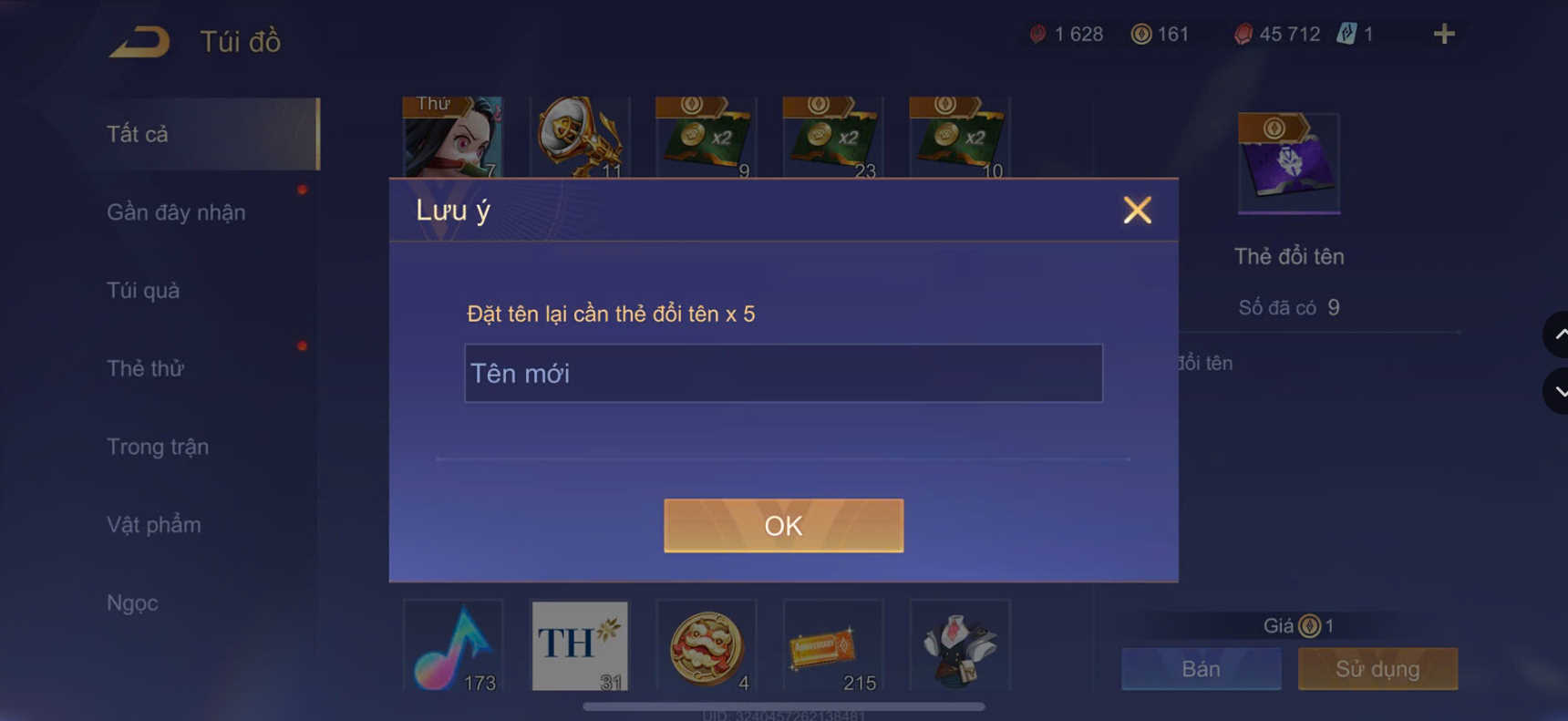The height and width of the screenshot is (721, 1568).
Task: Select the golden trumpet item with count 11
Action: click(580, 137)
